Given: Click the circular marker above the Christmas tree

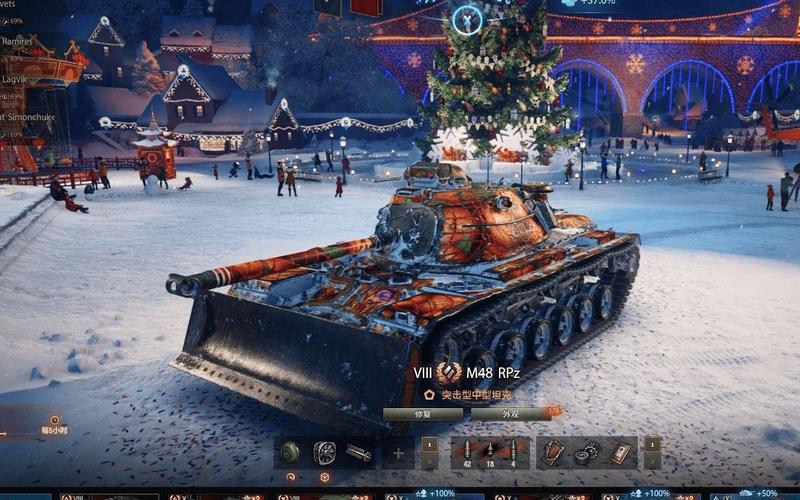Looking at the screenshot, I should pyautogui.click(x=467, y=18).
